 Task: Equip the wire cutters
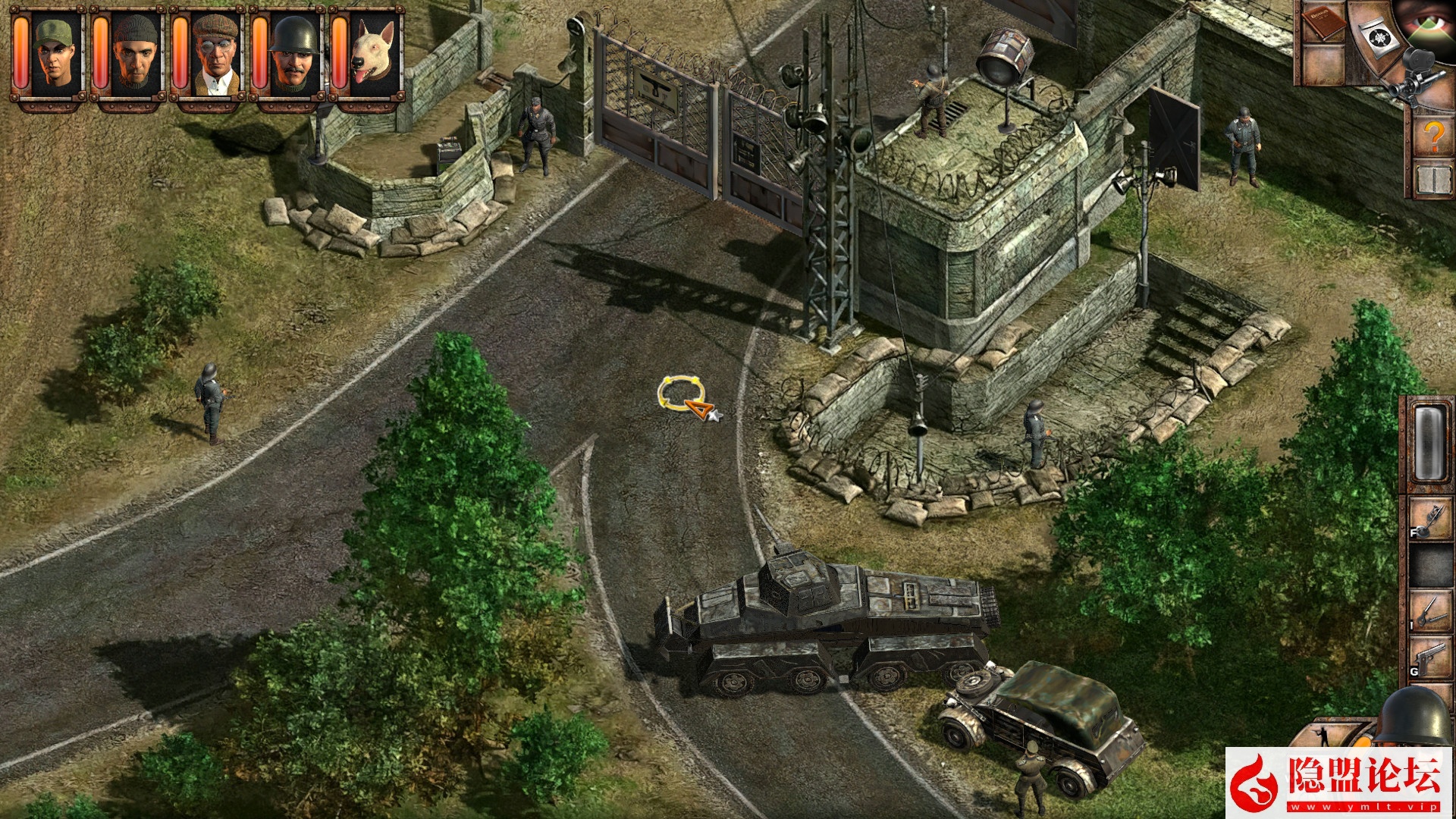[x=1430, y=612]
